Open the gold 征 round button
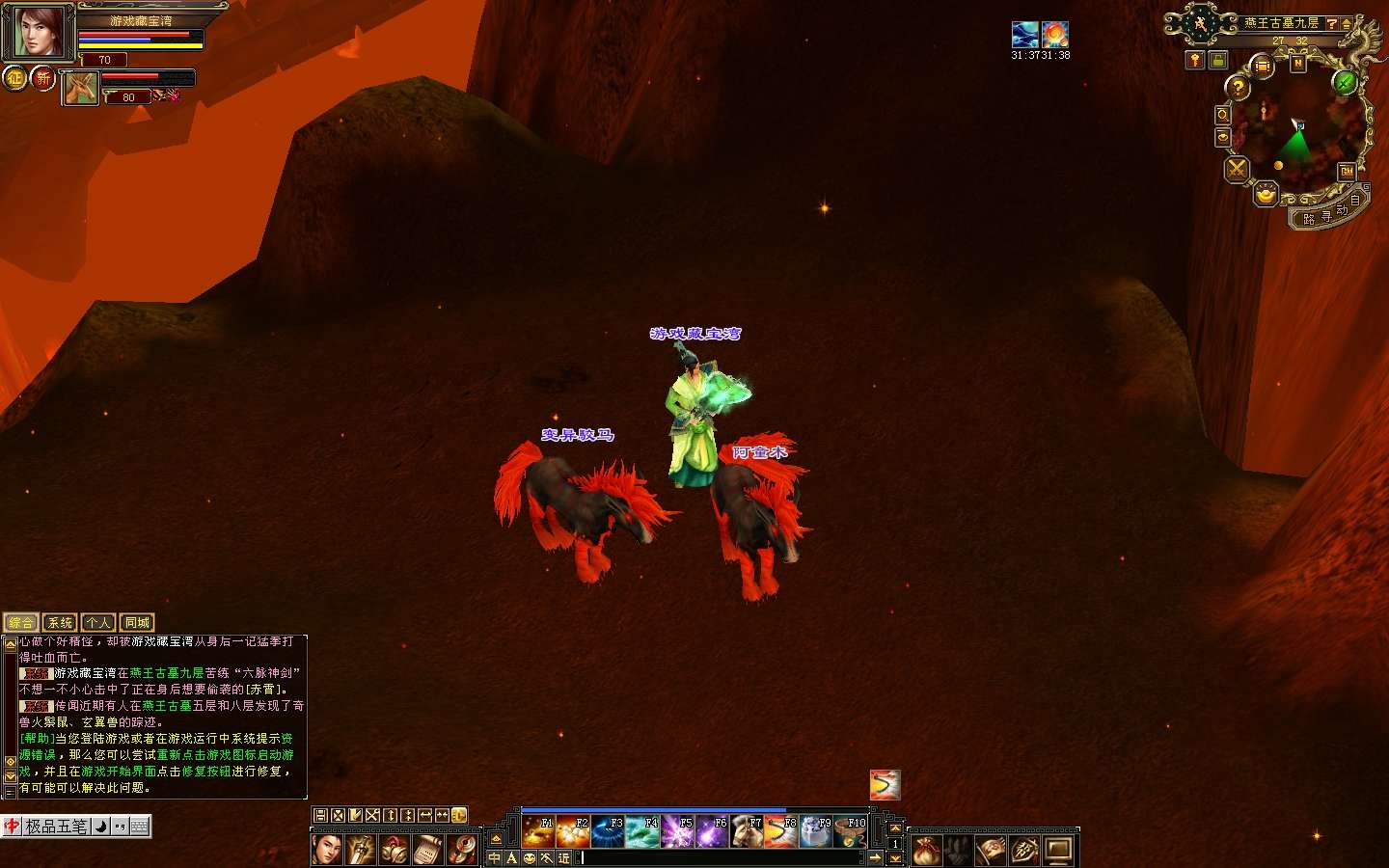 [x=14, y=77]
